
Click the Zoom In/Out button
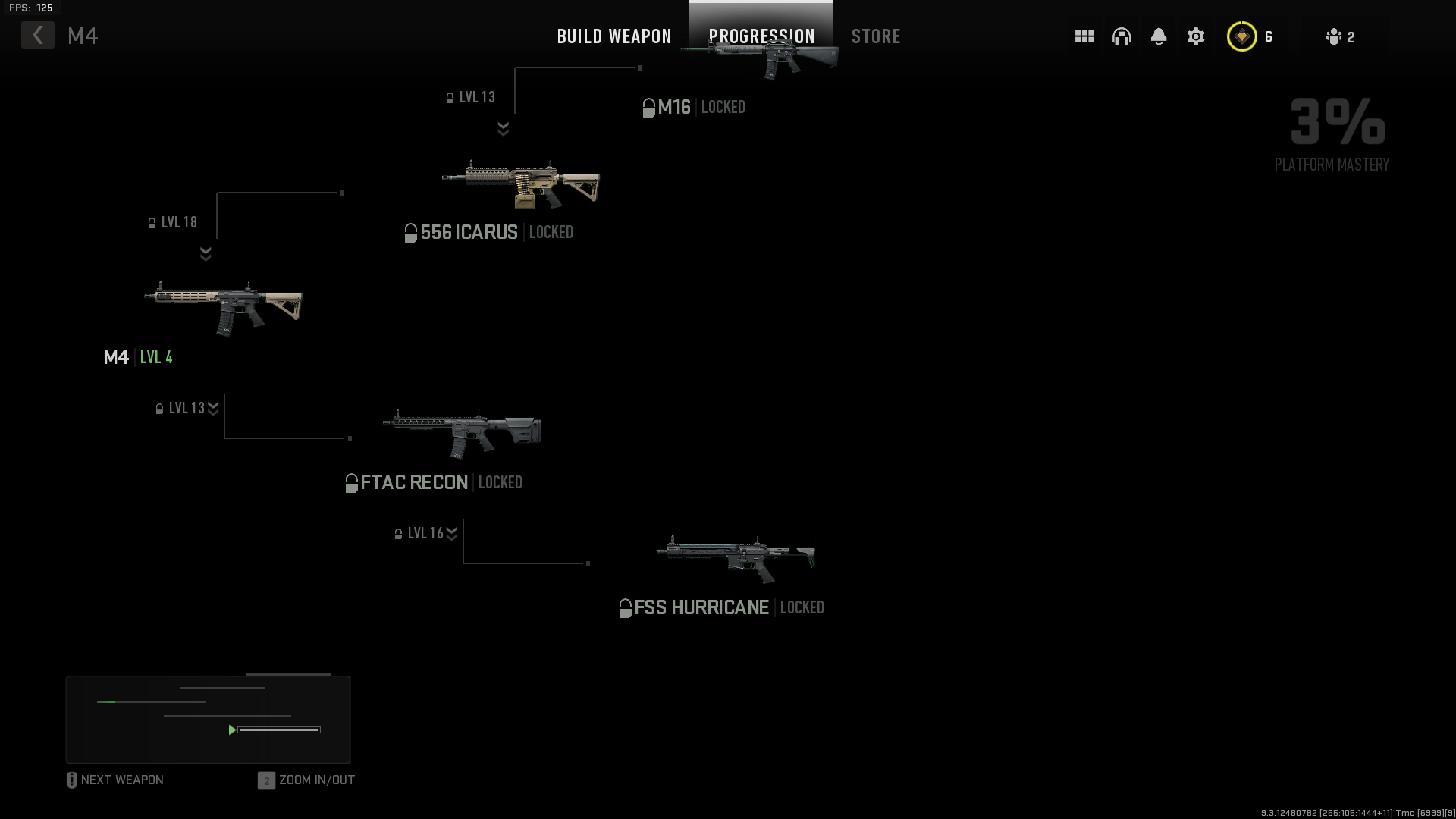pyautogui.click(x=306, y=780)
